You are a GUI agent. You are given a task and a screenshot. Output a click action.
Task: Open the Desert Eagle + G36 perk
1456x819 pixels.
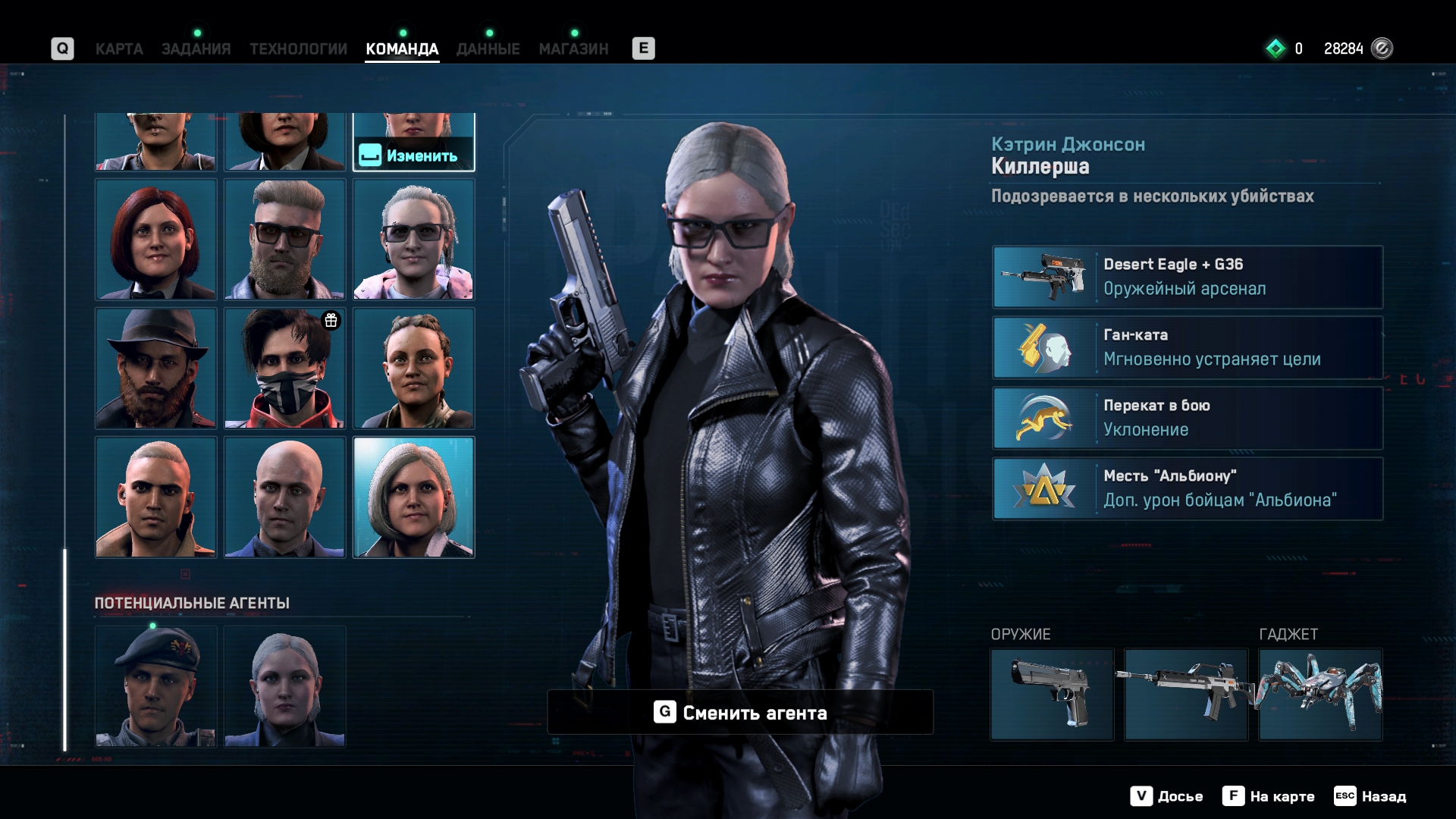coord(1188,277)
